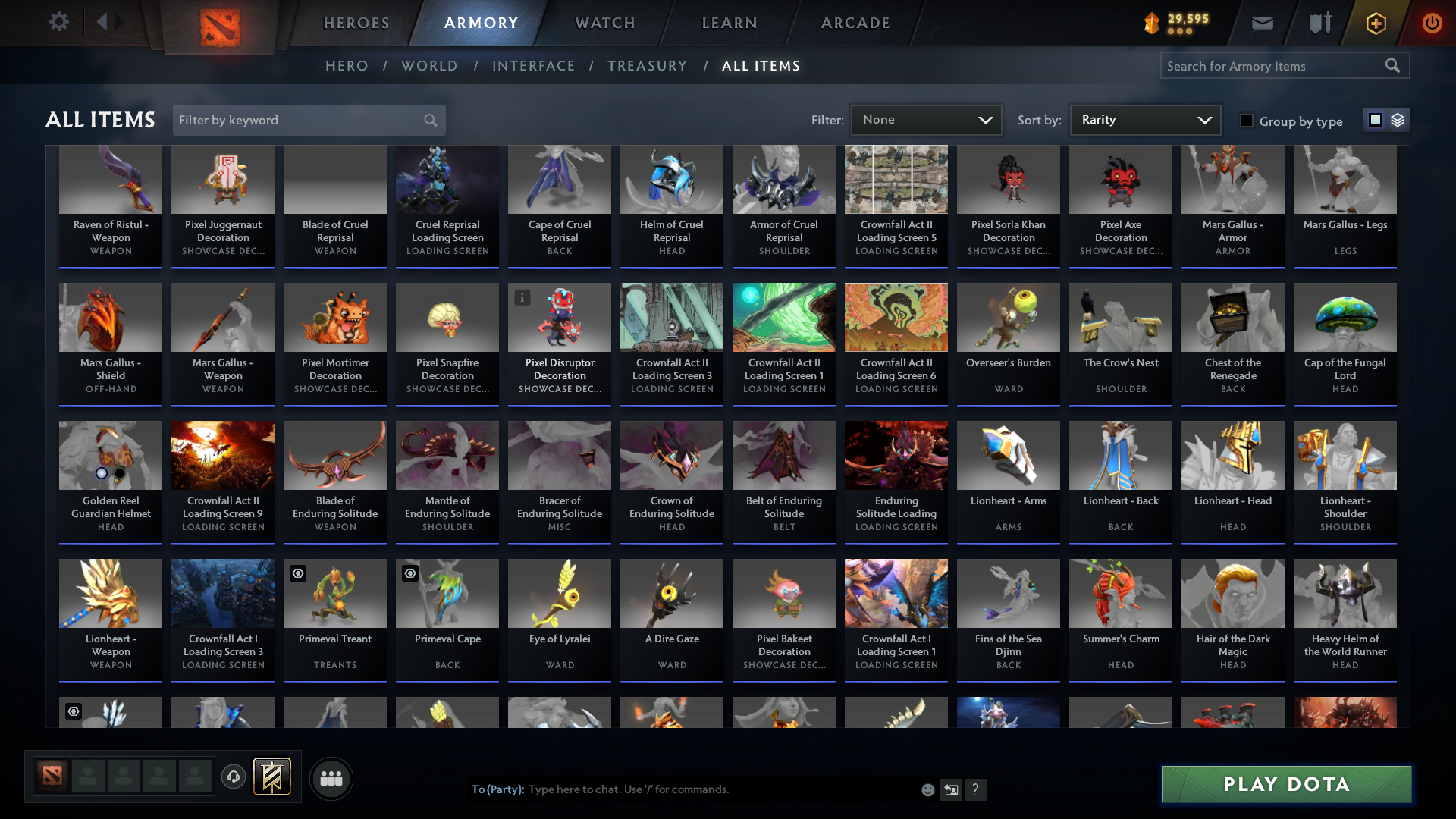Enable single item grid view toggle
The width and height of the screenshot is (1456, 819).
click(1376, 120)
